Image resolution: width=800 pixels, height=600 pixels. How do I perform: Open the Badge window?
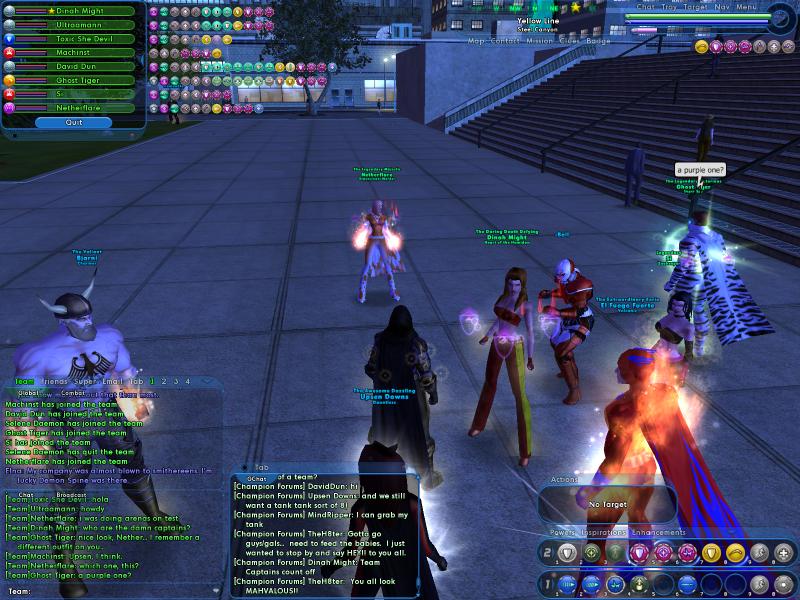tap(598, 41)
